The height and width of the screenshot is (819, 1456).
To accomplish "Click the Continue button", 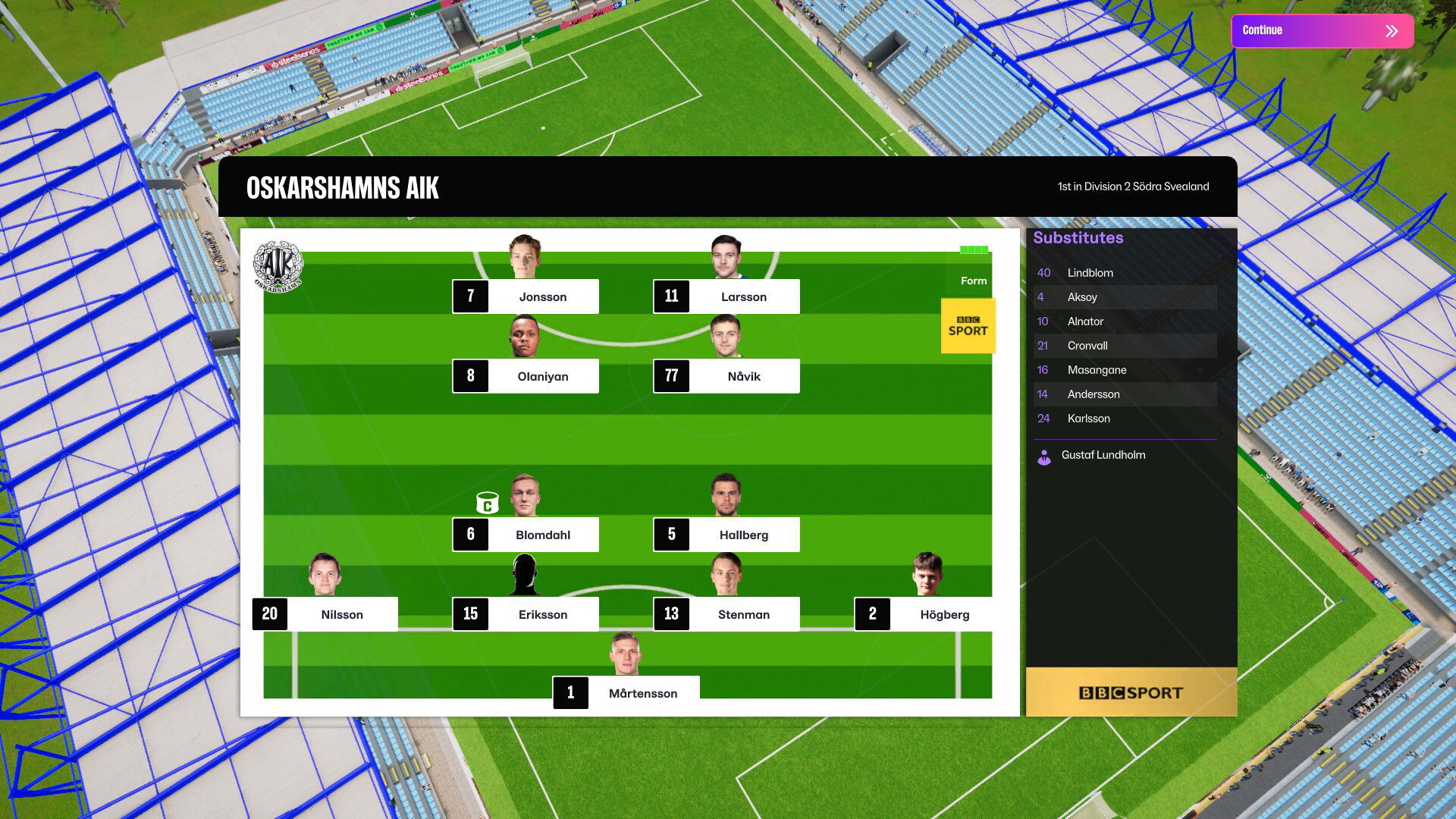I will click(x=1322, y=31).
